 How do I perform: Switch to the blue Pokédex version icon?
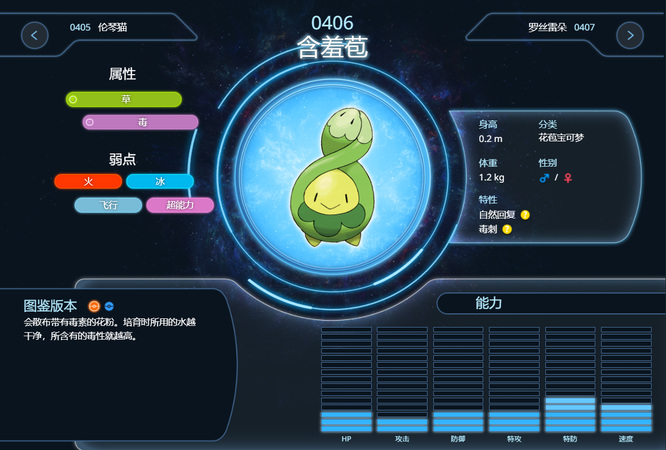tap(109, 305)
